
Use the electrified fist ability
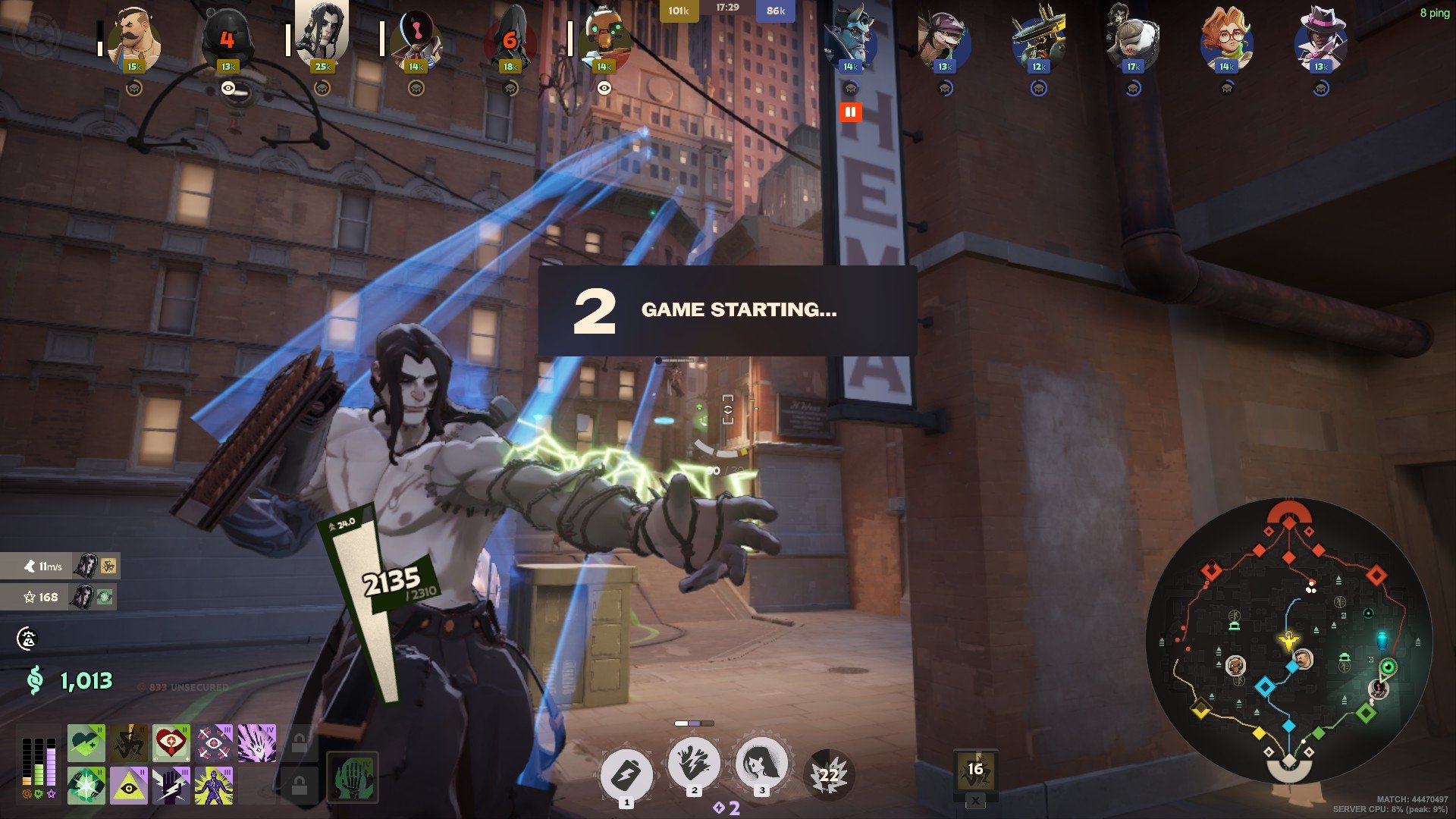click(x=694, y=764)
